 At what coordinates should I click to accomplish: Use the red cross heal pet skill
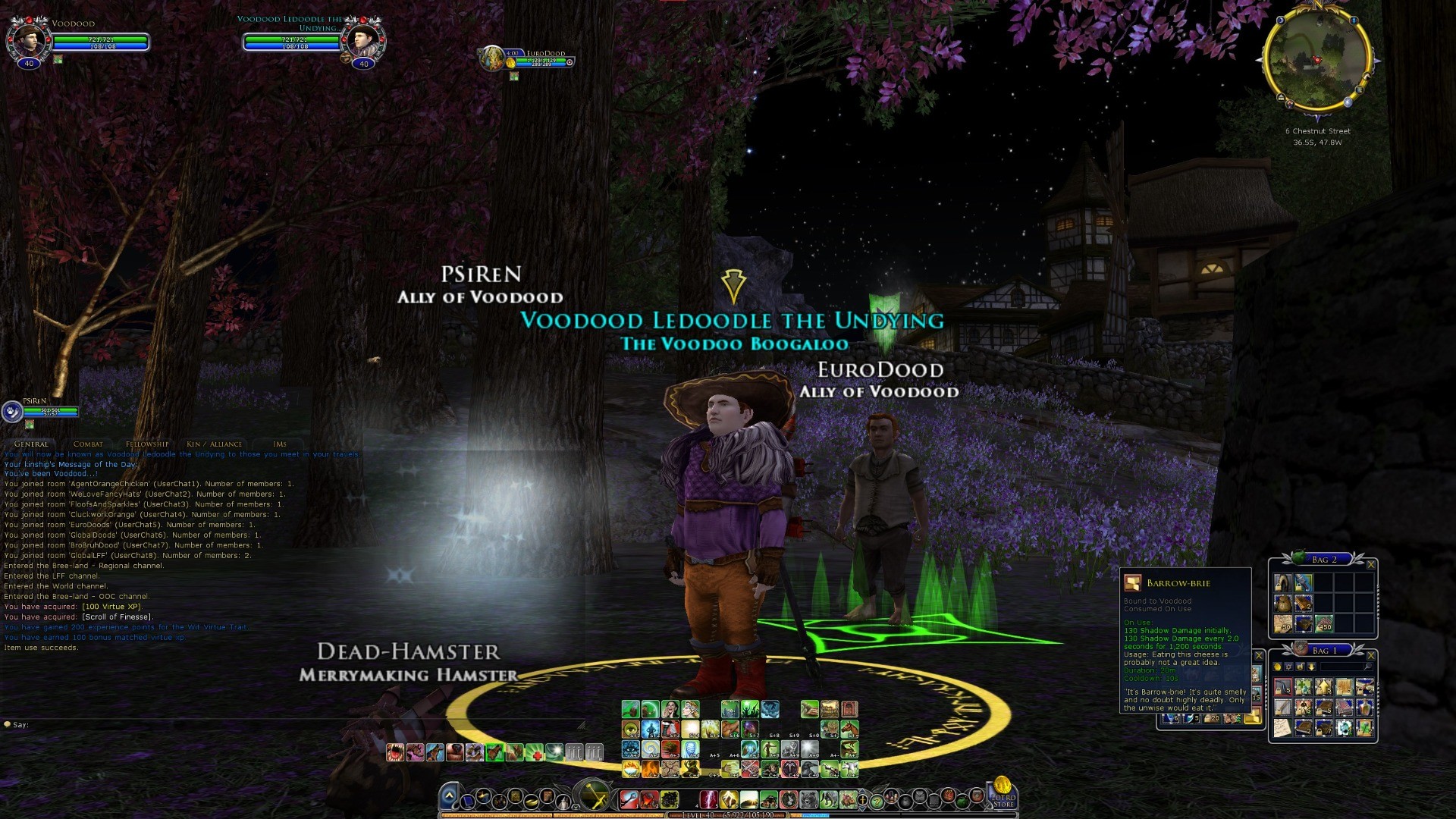535,752
